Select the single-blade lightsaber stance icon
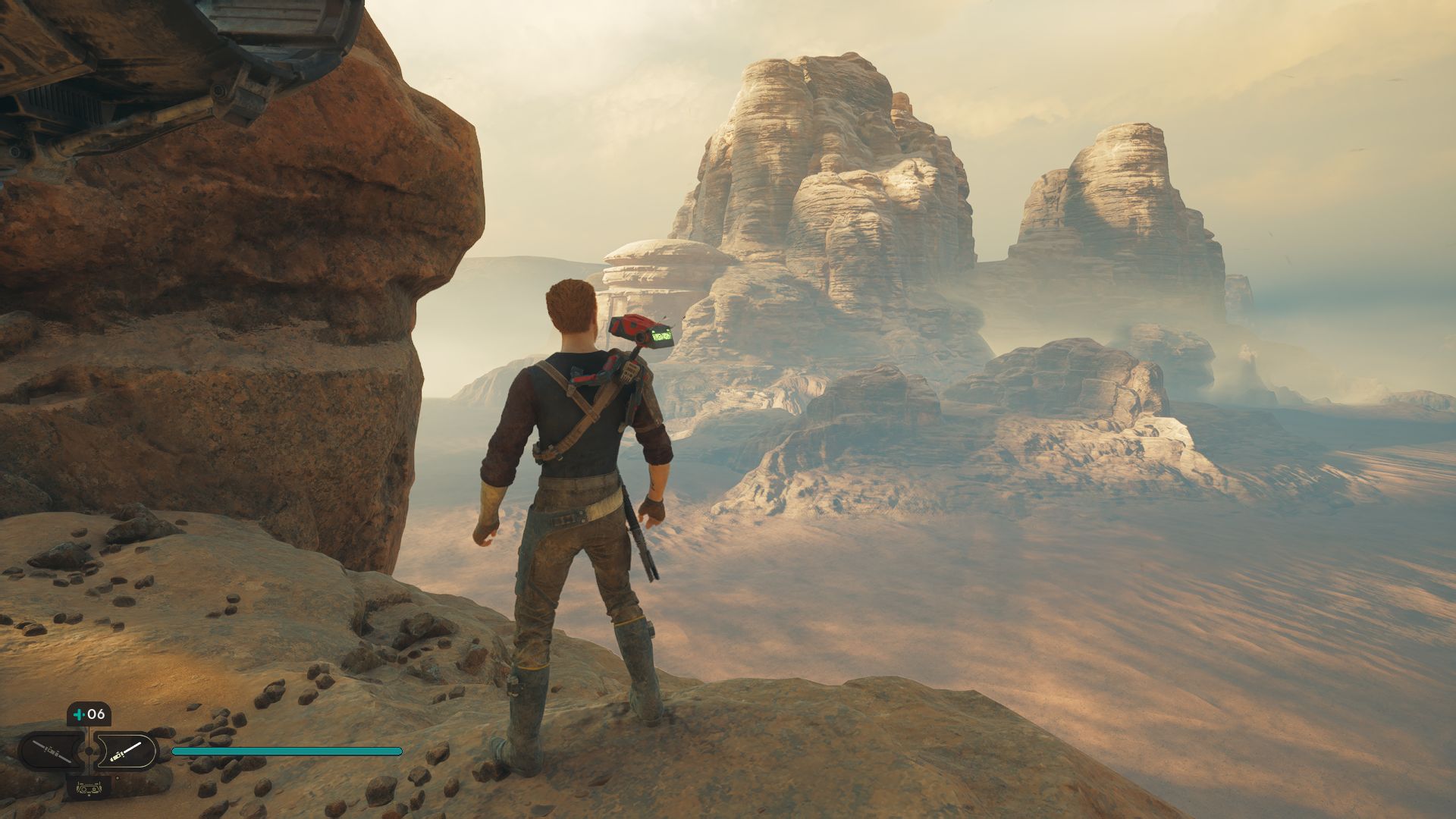1456x819 pixels. tap(125, 751)
